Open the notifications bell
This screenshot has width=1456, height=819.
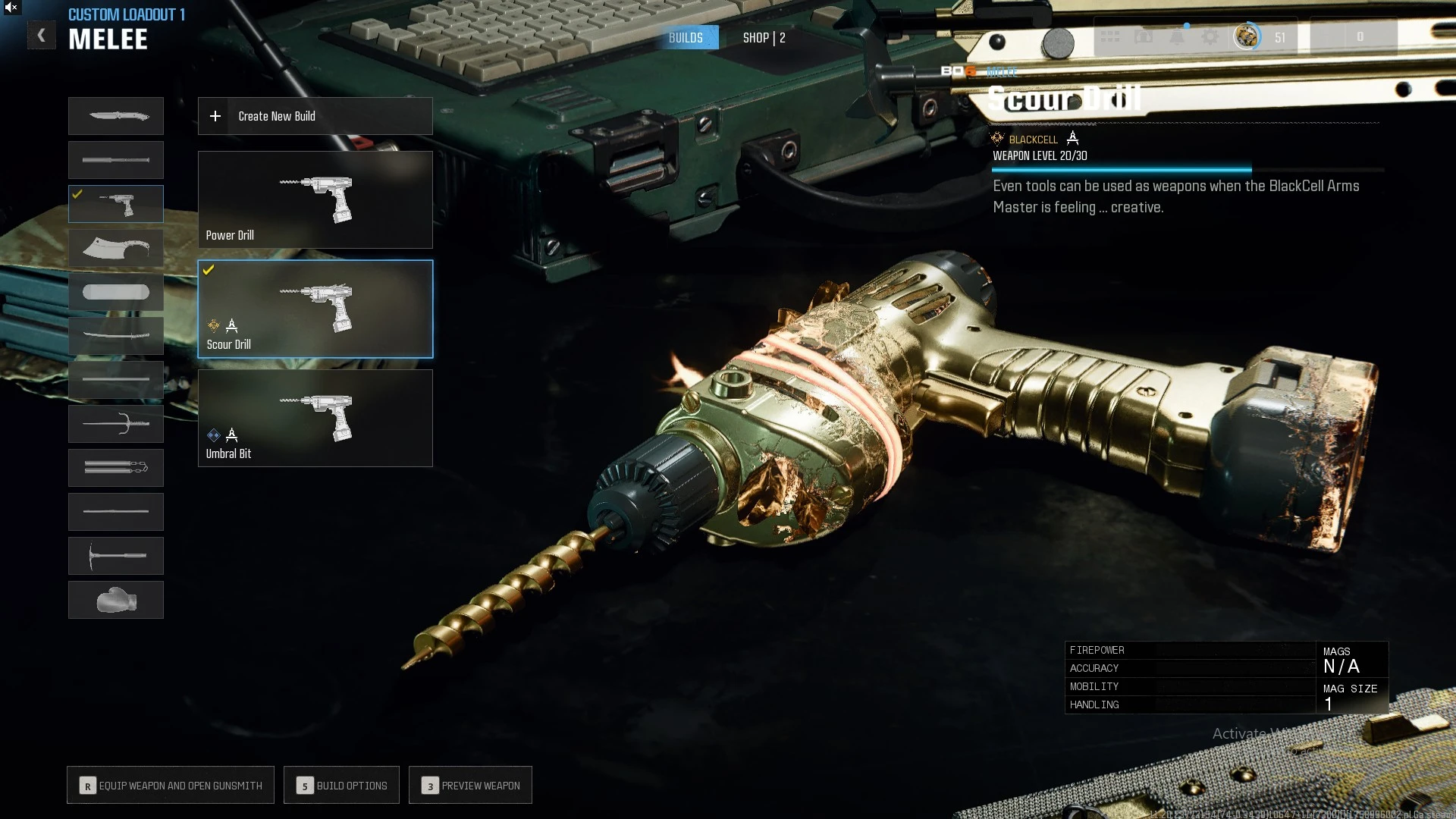1177,36
